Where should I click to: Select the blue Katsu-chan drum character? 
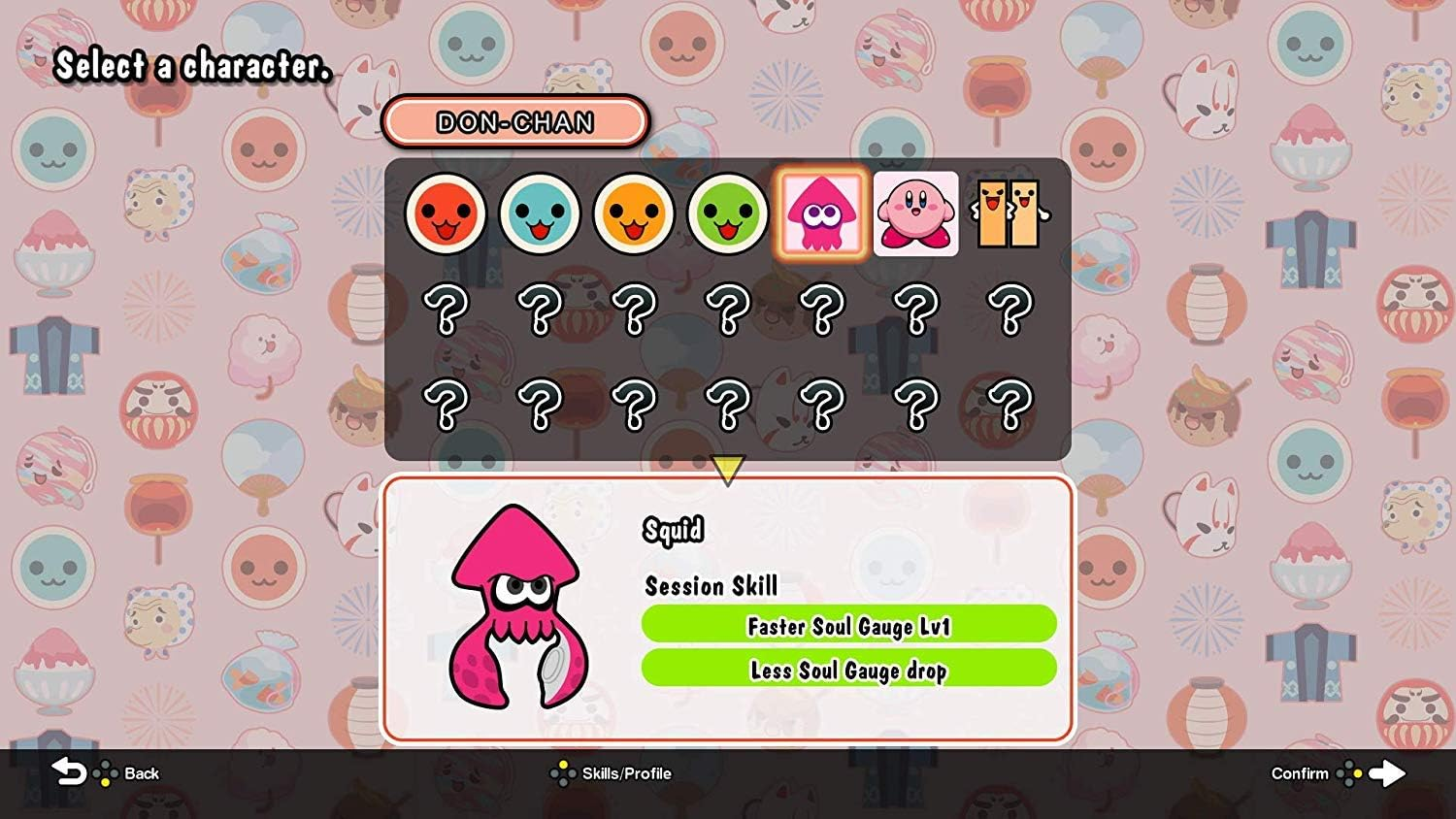[540, 213]
